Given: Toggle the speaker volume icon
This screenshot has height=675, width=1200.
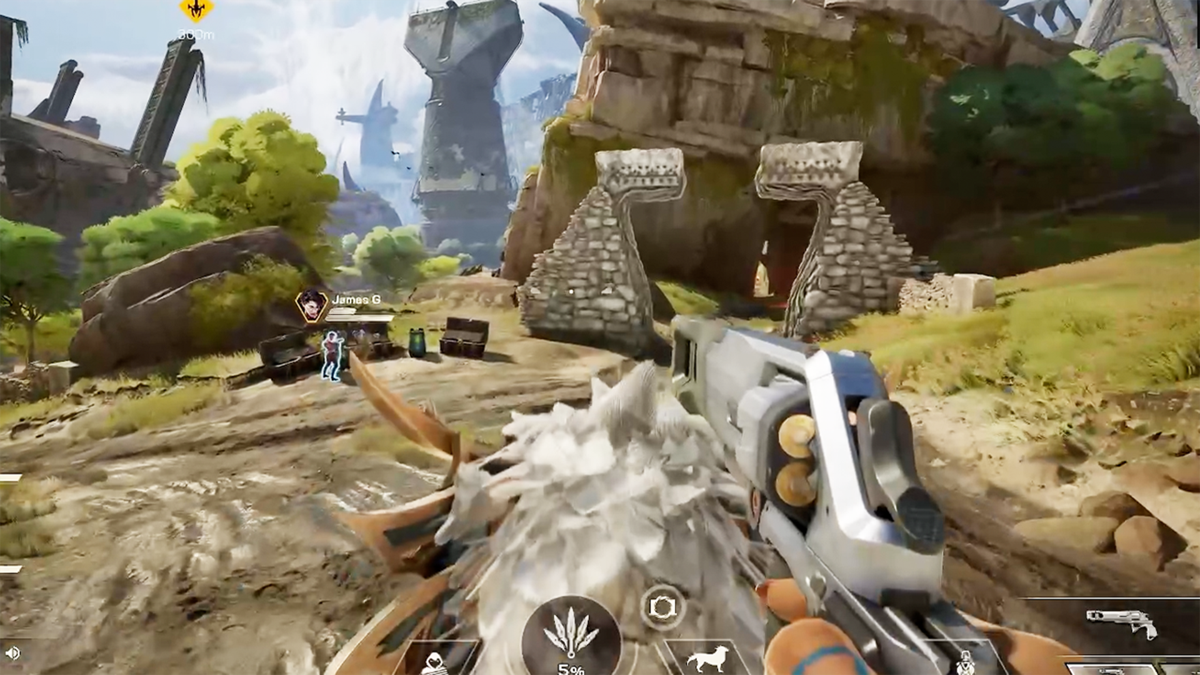Looking at the screenshot, I should (13, 653).
